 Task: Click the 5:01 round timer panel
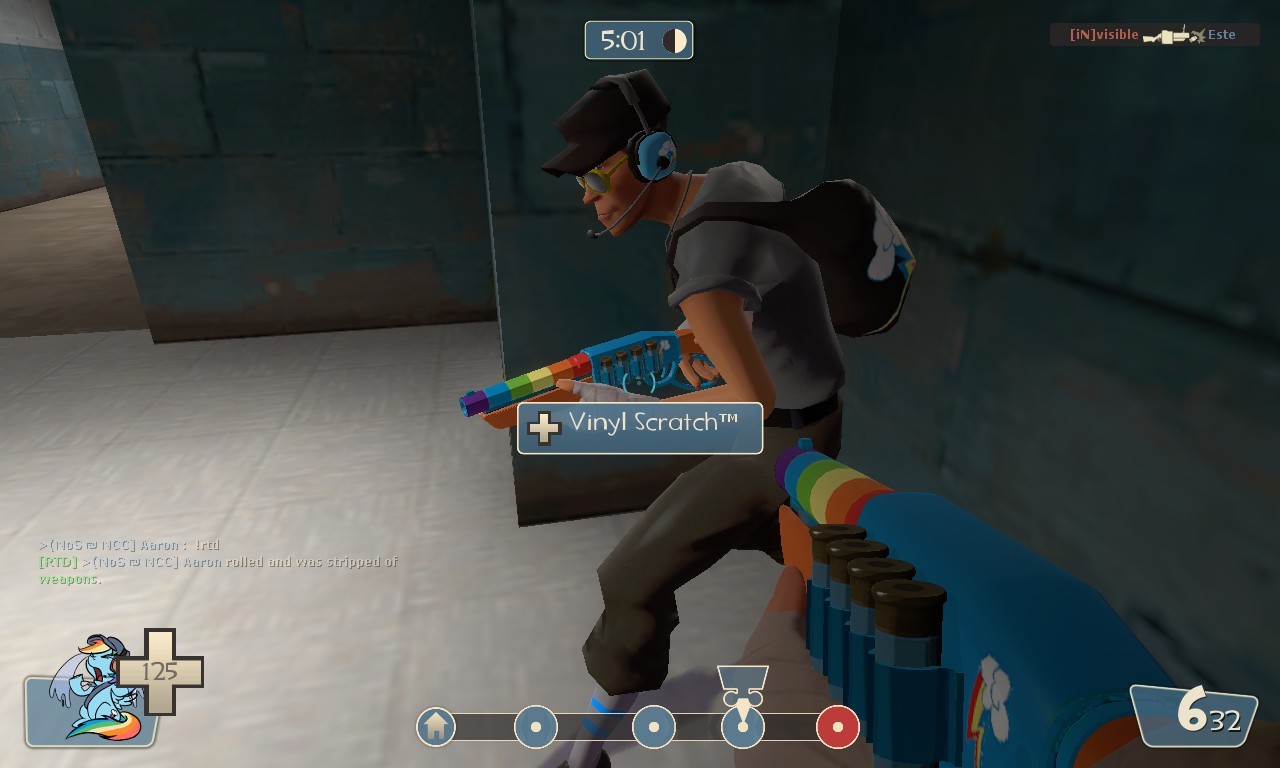pos(638,40)
